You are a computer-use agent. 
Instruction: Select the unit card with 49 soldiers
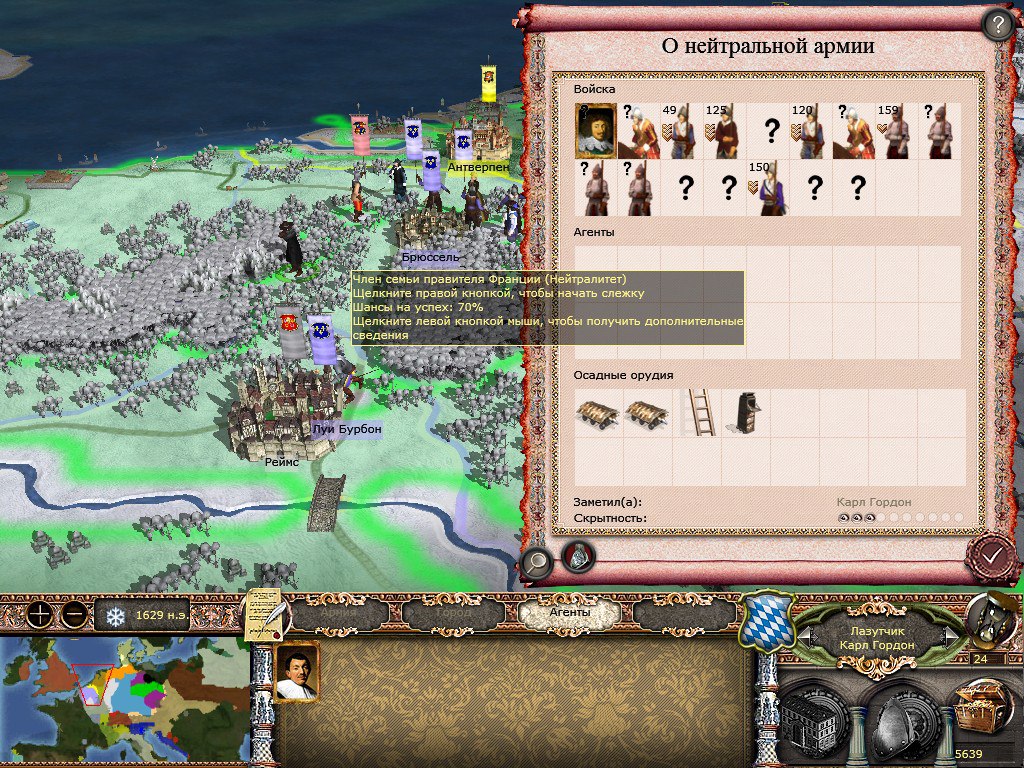680,131
